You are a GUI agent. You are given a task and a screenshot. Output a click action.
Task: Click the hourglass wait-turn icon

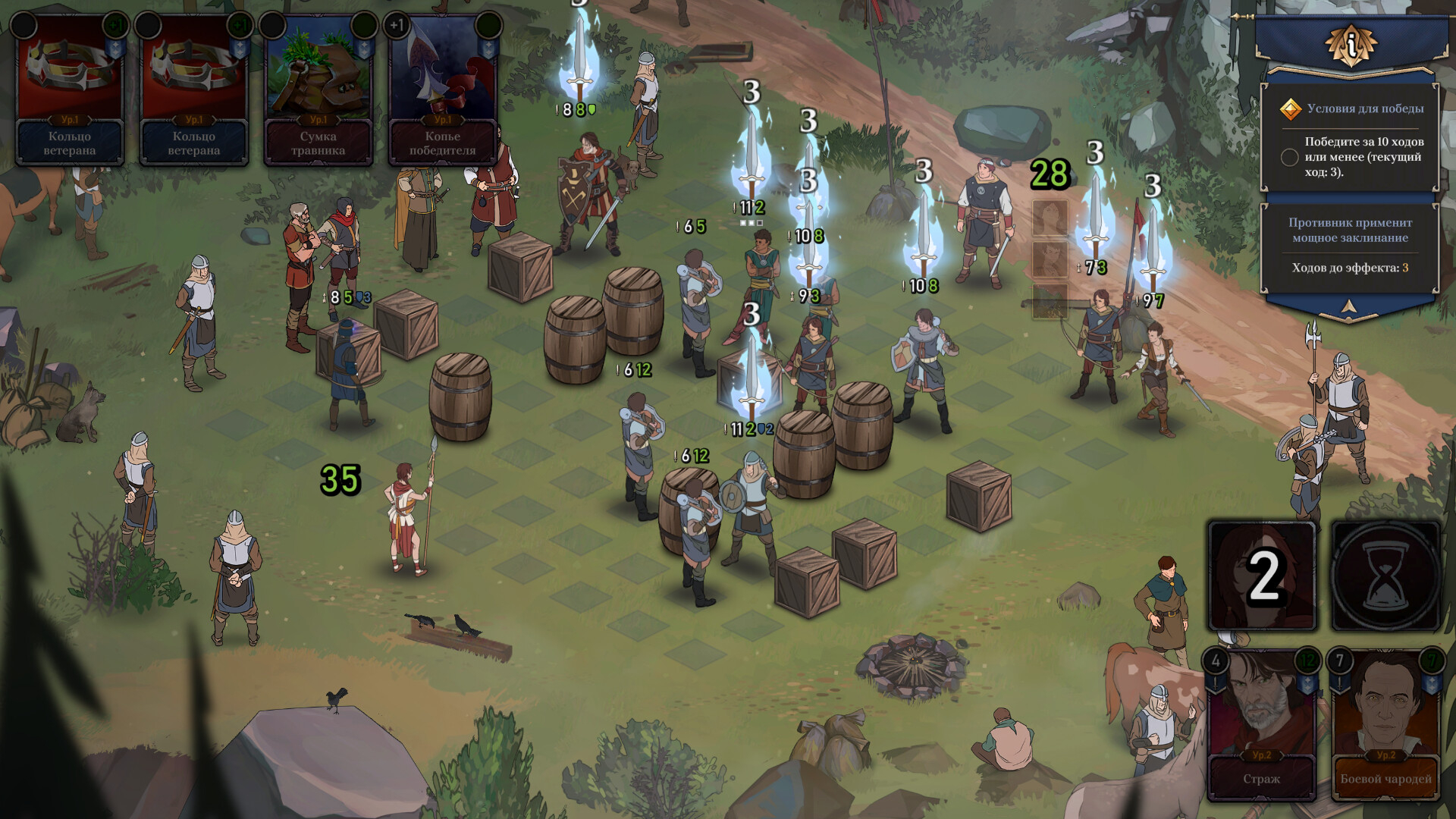pyautogui.click(x=1389, y=576)
